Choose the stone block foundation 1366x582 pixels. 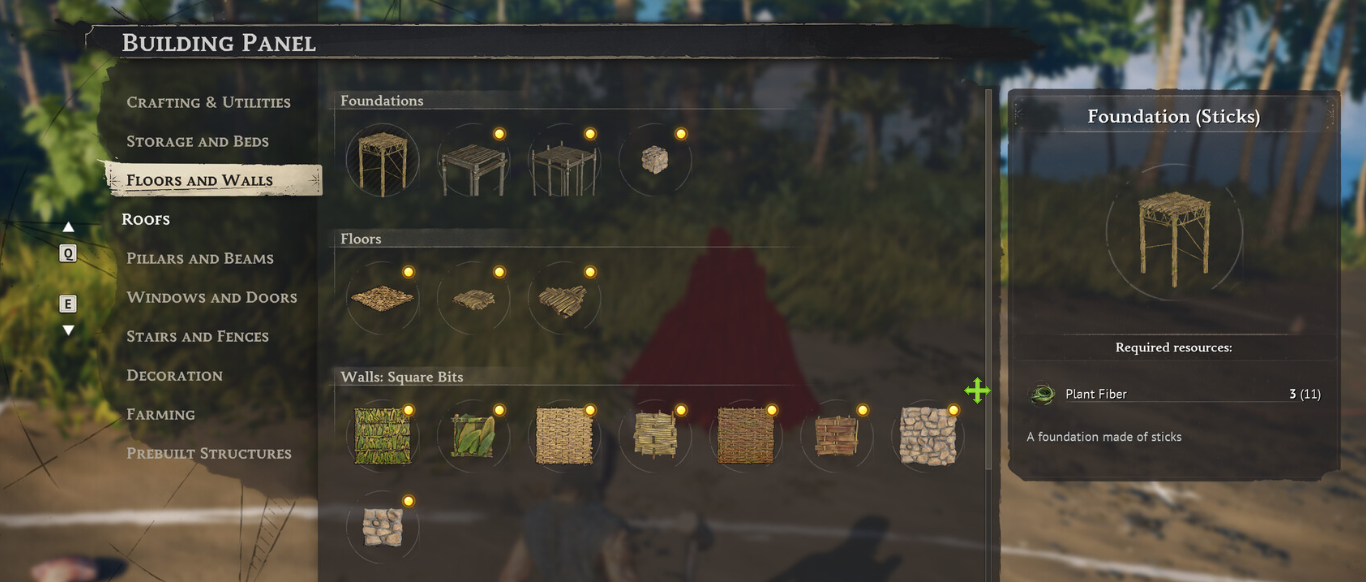pos(654,160)
